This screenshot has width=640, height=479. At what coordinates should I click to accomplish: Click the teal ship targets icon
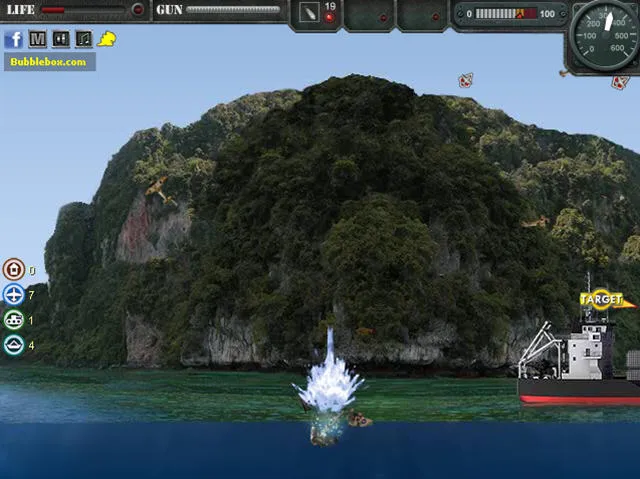(x=14, y=346)
